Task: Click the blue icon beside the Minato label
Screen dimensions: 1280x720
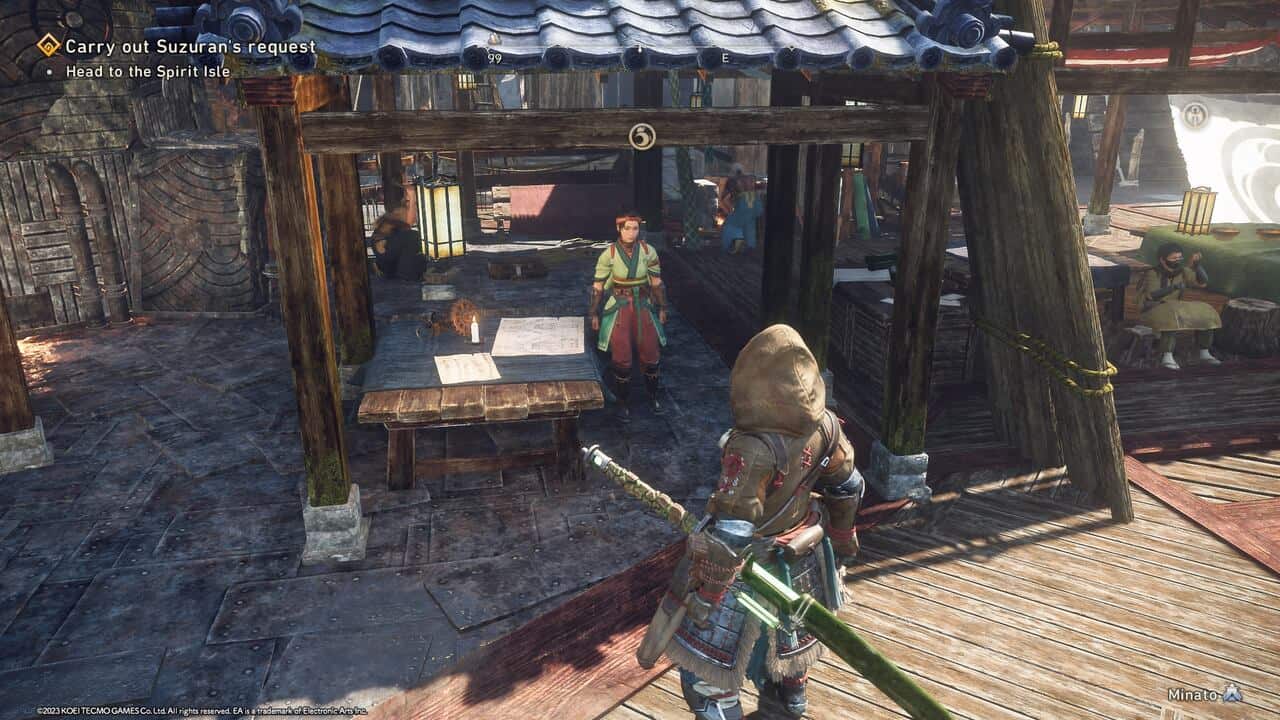Action: pyautogui.click(x=1232, y=693)
